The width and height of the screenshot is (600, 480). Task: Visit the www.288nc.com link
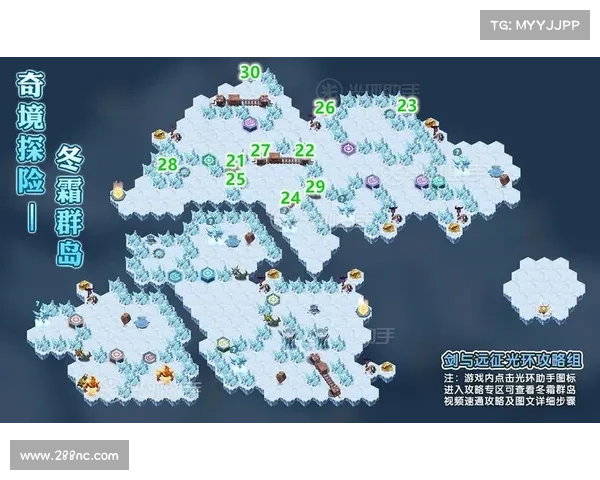click(69, 456)
